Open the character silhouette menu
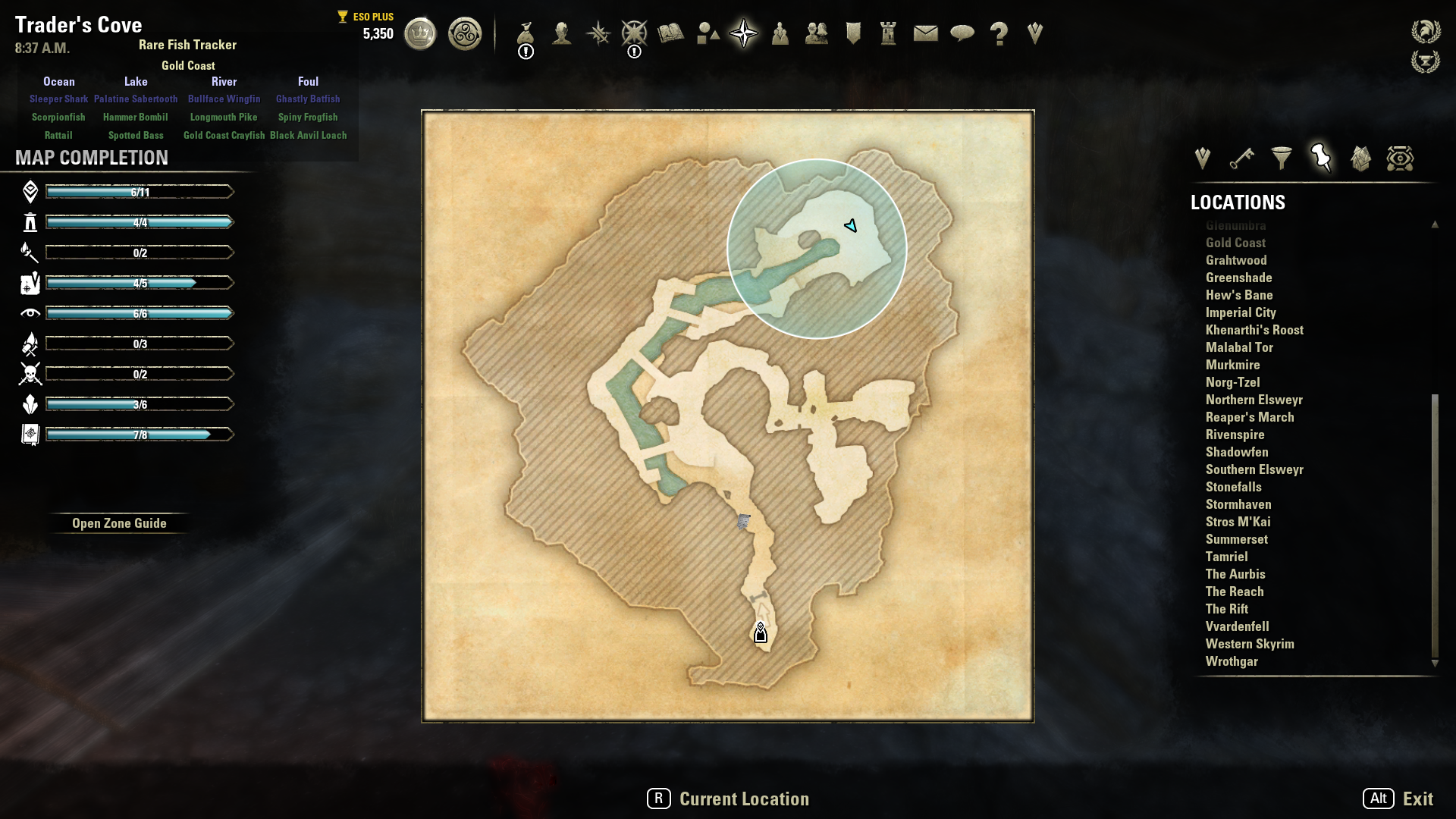The image size is (1456, 819). (561, 33)
